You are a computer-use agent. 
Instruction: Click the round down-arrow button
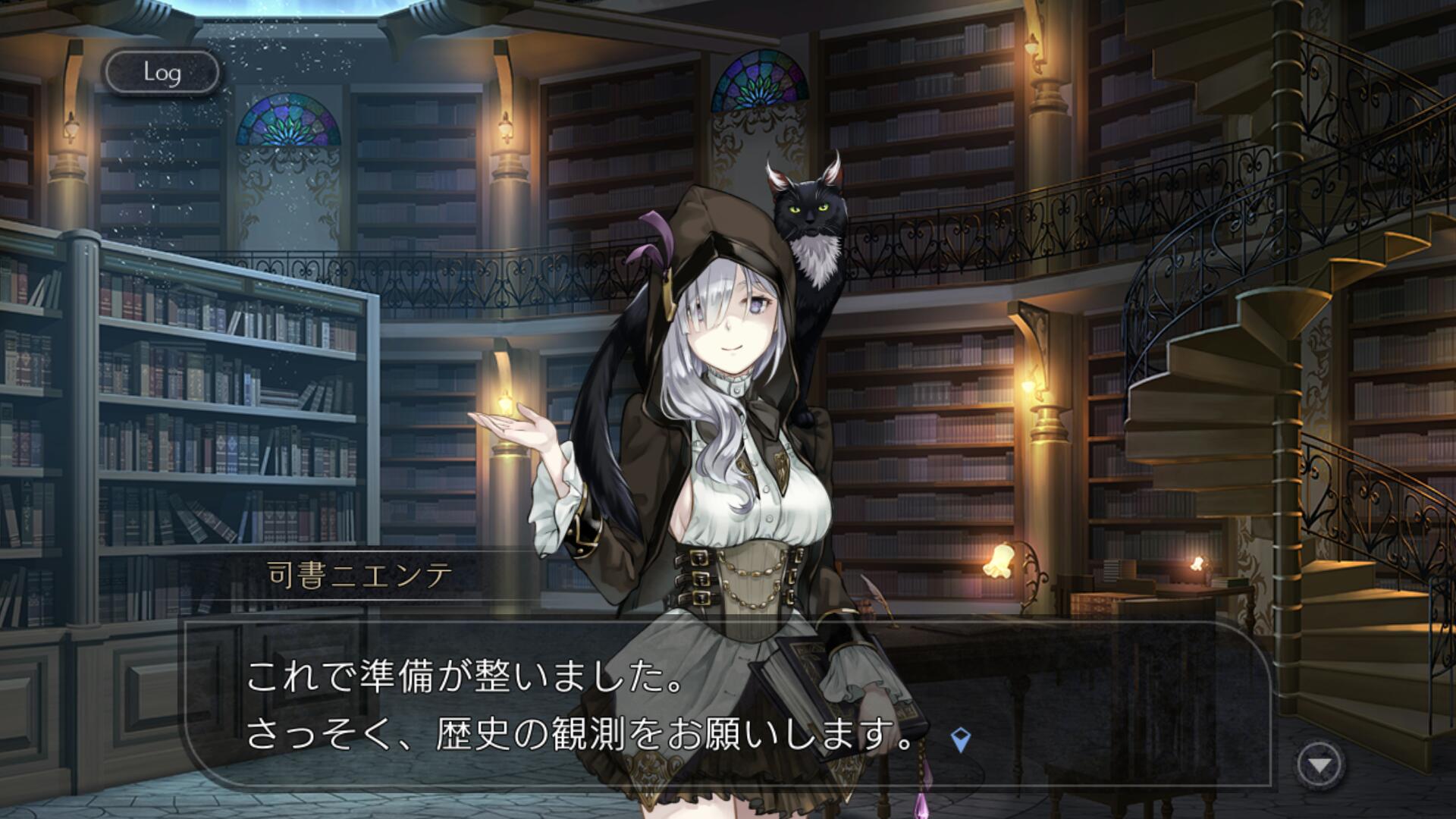[x=1319, y=765]
